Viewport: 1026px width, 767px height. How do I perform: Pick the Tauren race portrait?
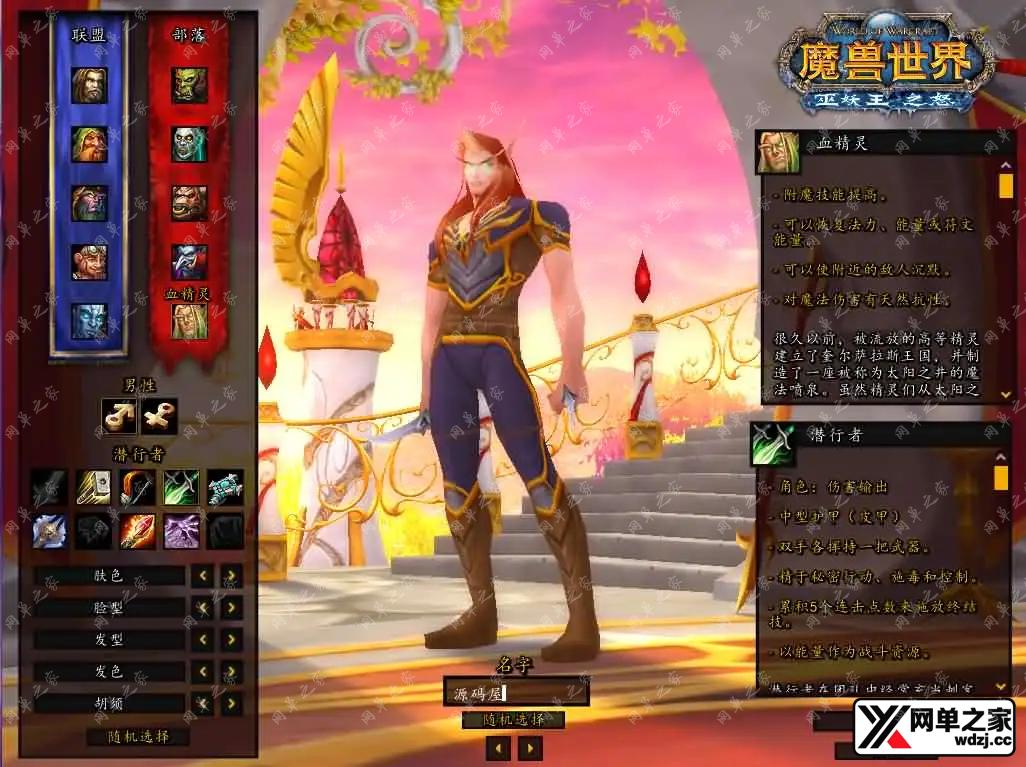pyautogui.click(x=189, y=203)
